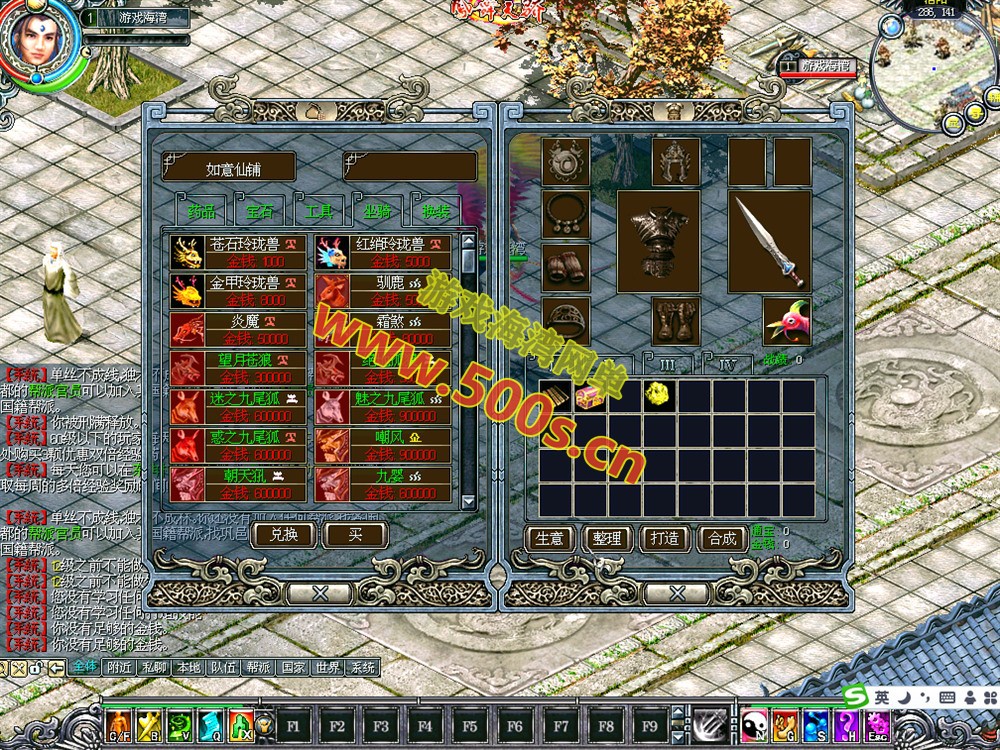This screenshot has height=750, width=1000.
Task: Sort the bag with 整理 button
Action: click(607, 539)
